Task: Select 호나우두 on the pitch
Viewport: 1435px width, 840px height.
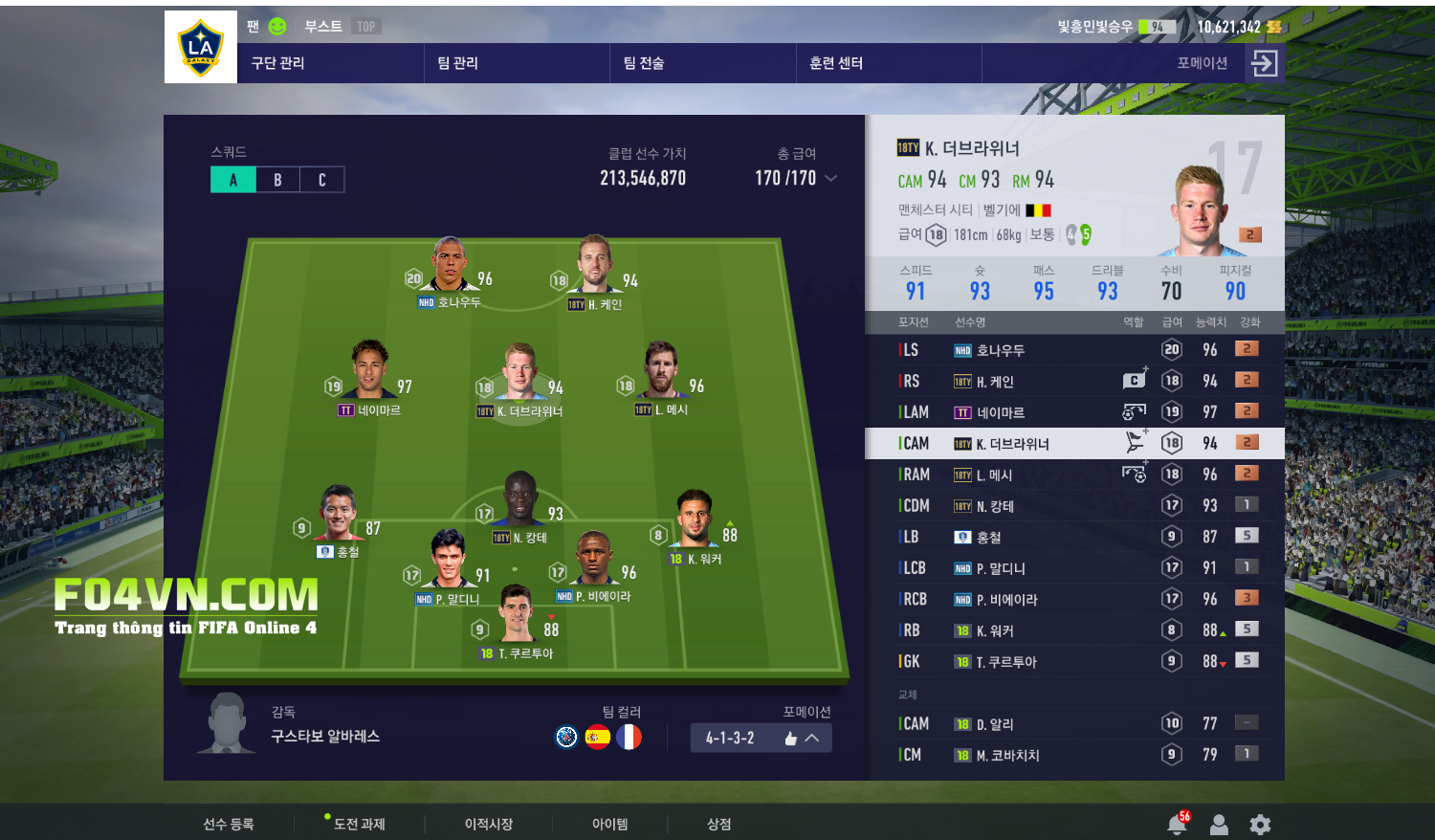Action: coord(450,268)
